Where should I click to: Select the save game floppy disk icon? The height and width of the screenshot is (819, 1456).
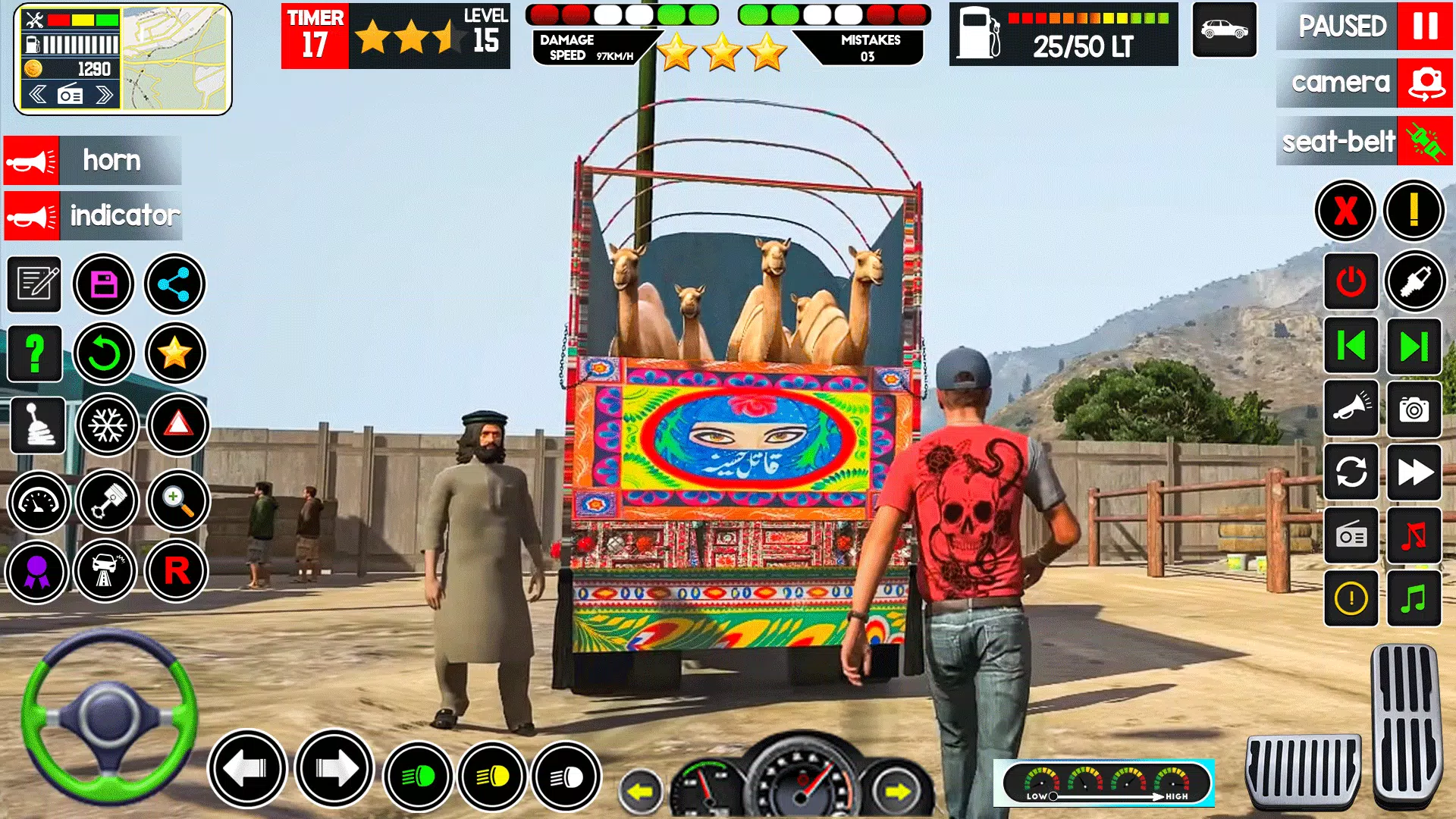tap(106, 284)
